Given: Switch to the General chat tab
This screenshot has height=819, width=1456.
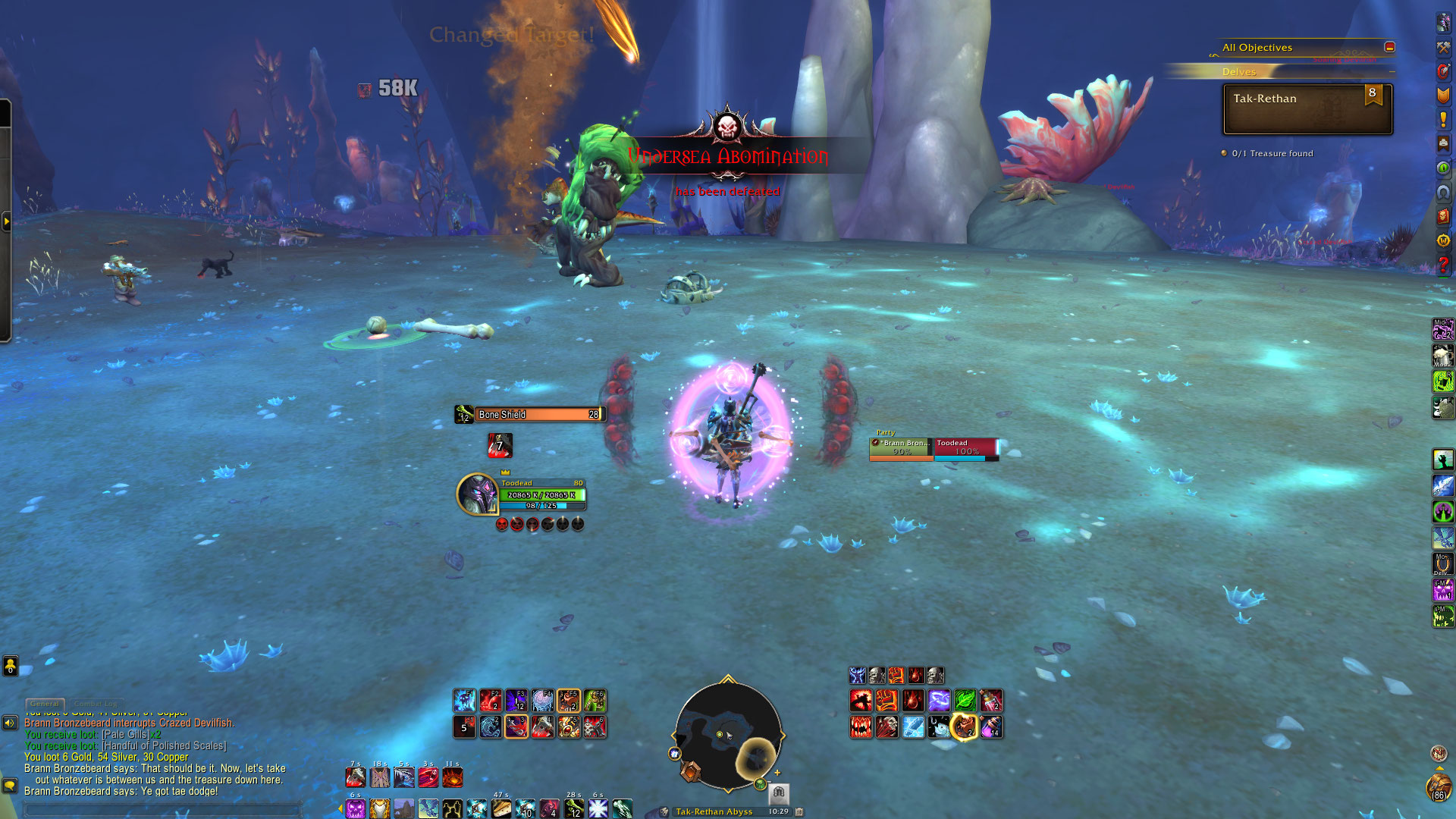Looking at the screenshot, I should pyautogui.click(x=45, y=704).
